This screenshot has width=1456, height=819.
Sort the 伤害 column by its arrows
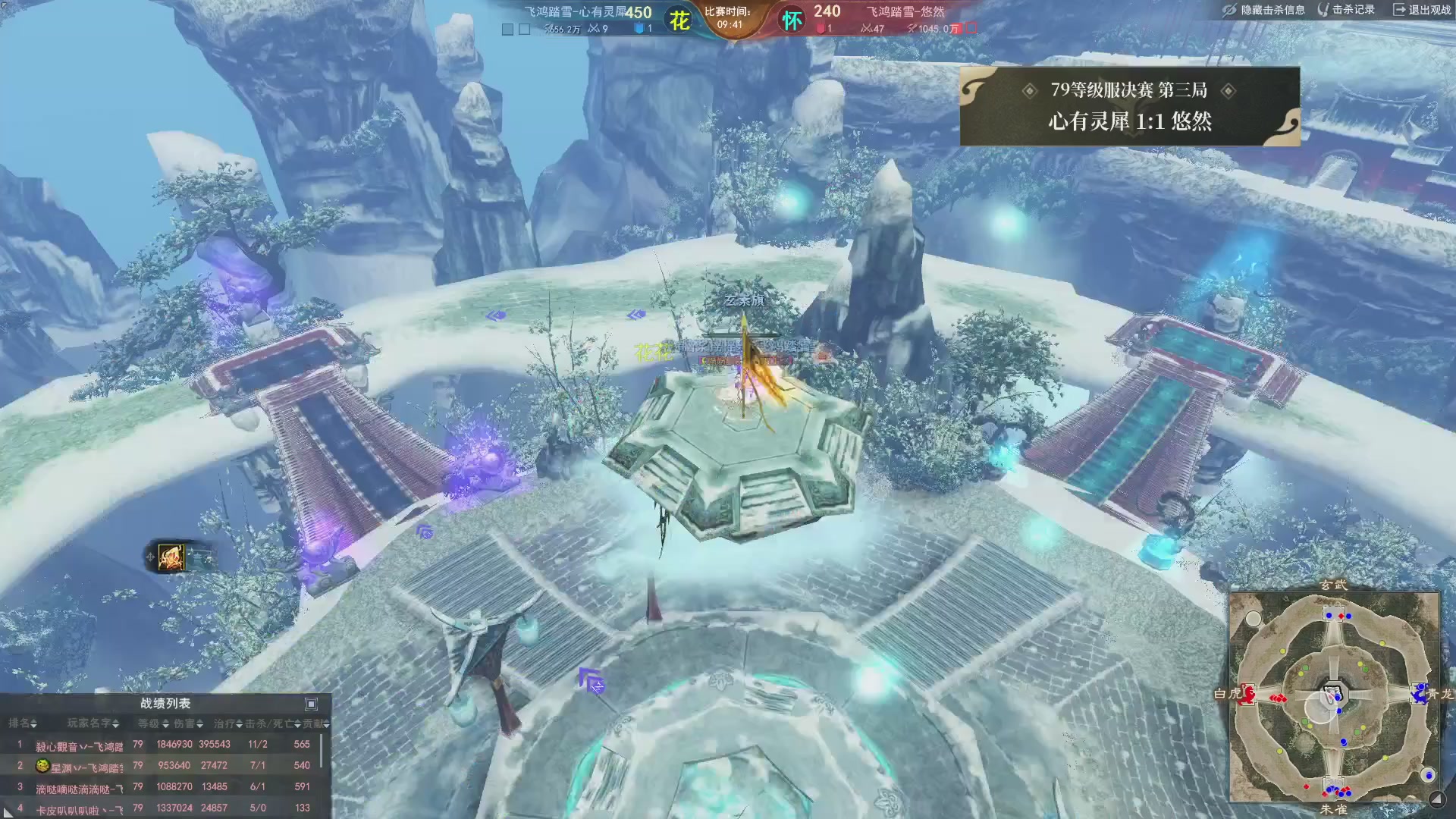pyautogui.click(x=200, y=725)
